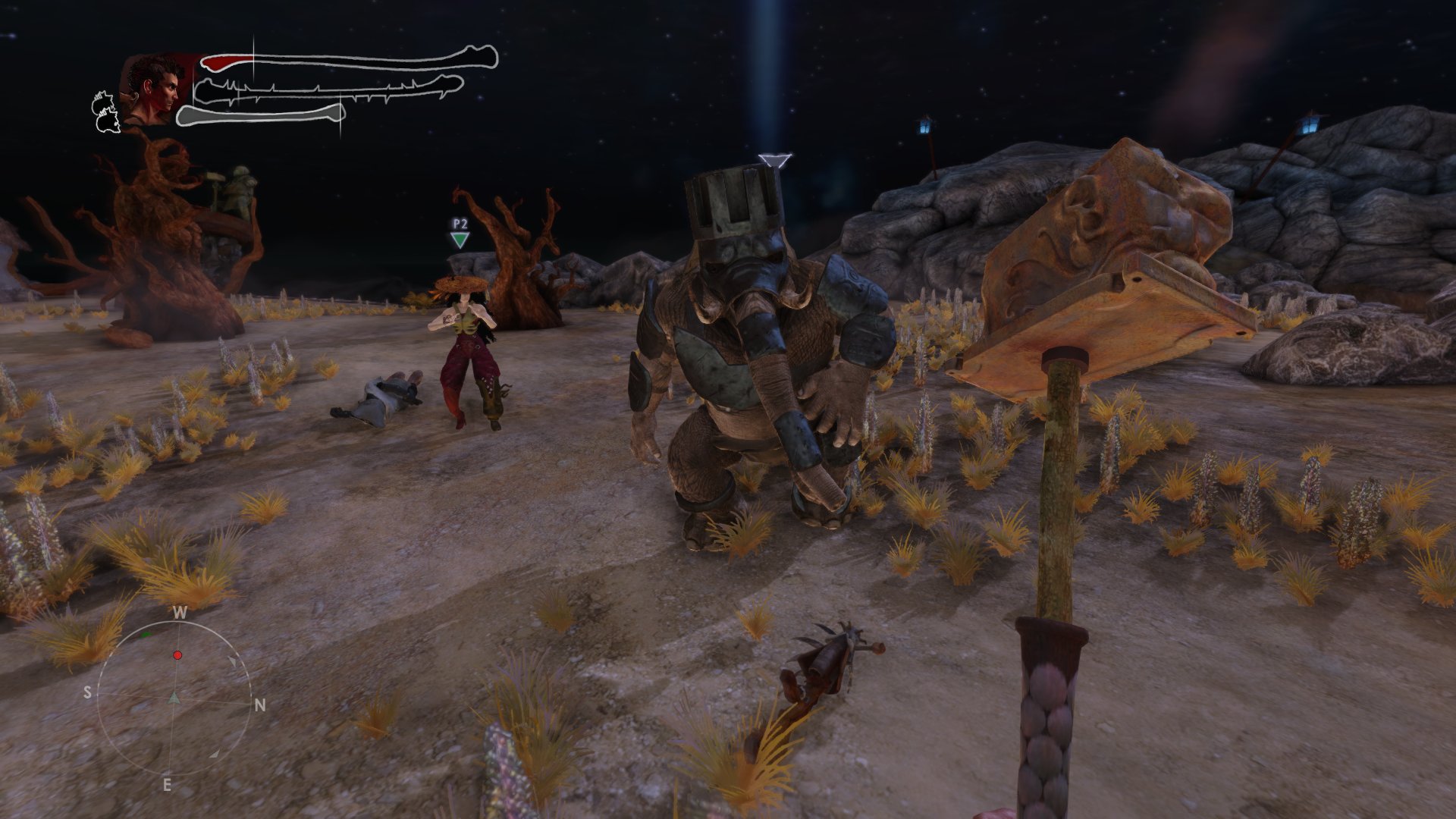The height and width of the screenshot is (819, 1456).
Task: Open the compass minimap
Action: pyautogui.click(x=174, y=698)
